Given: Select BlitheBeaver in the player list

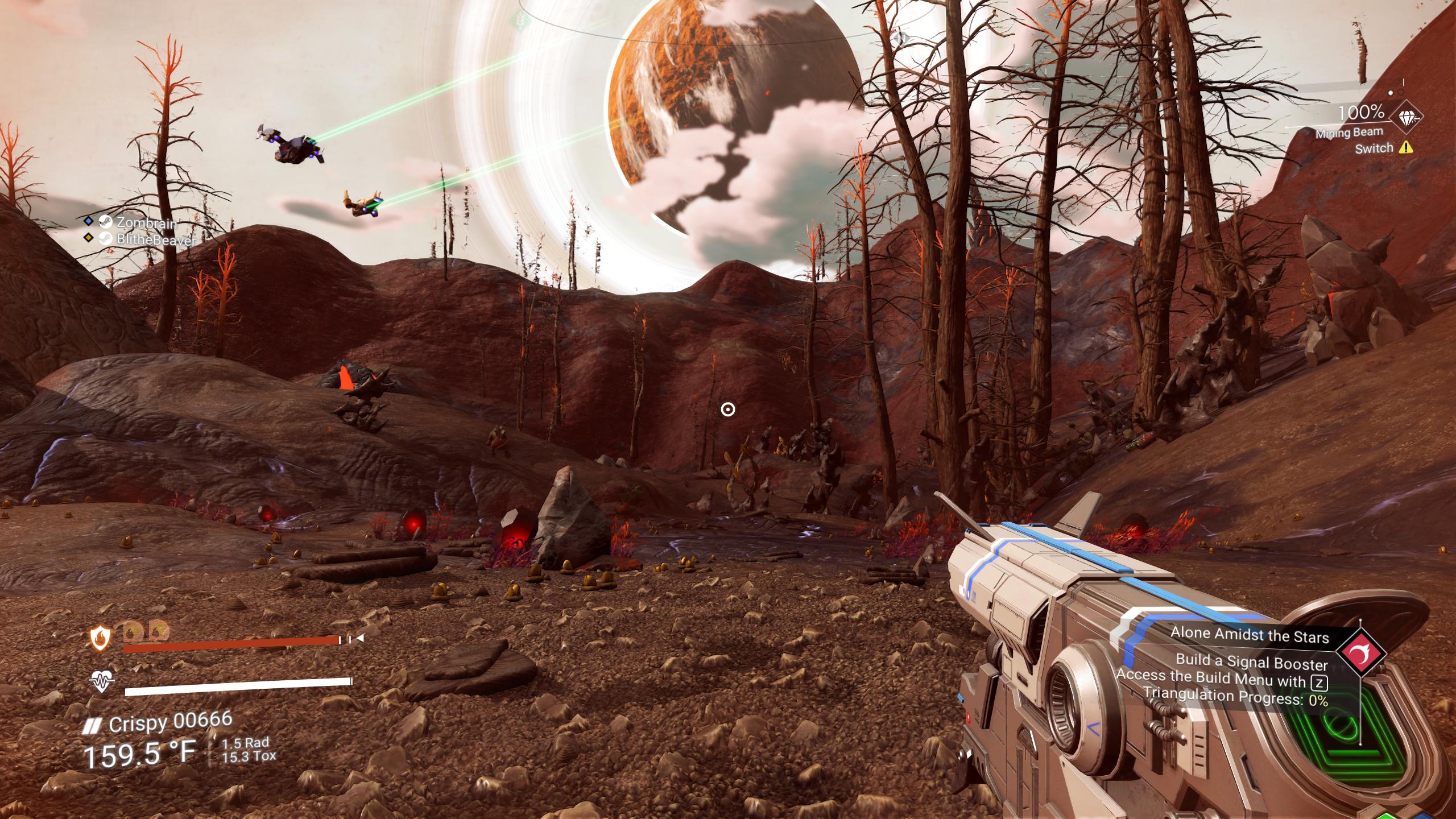Looking at the screenshot, I should 155,240.
